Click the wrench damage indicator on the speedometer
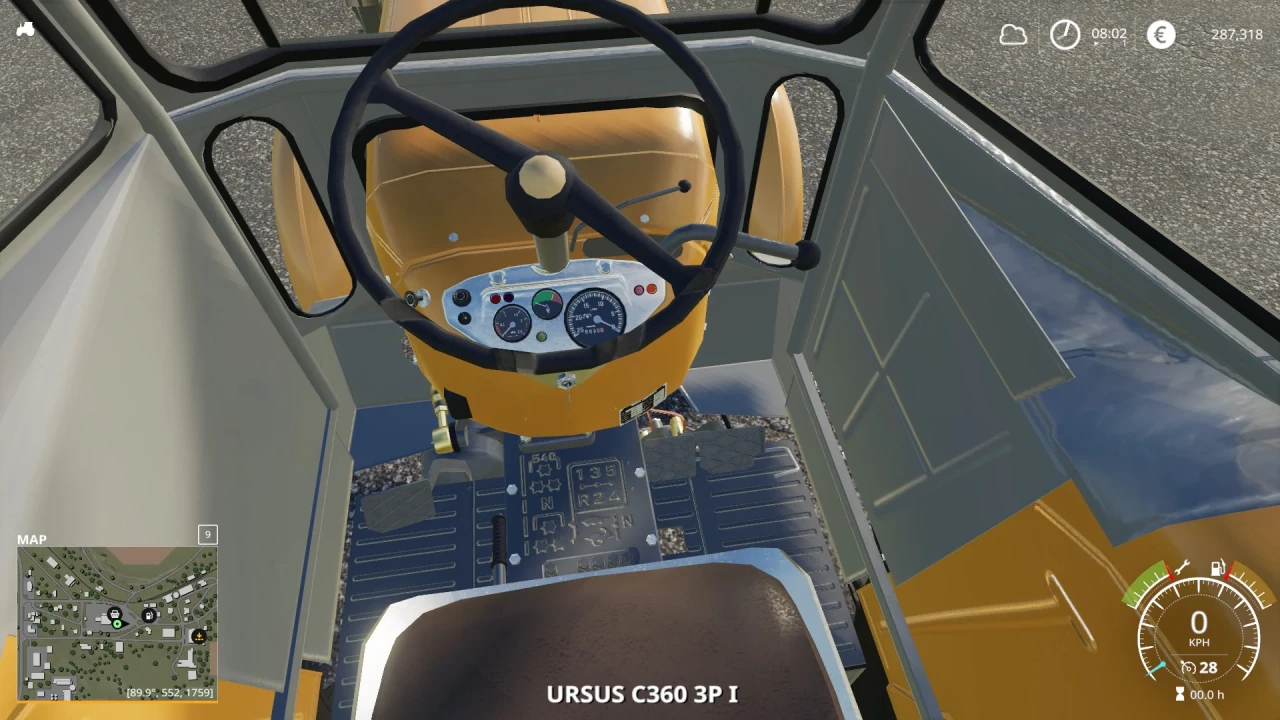 click(x=1182, y=569)
